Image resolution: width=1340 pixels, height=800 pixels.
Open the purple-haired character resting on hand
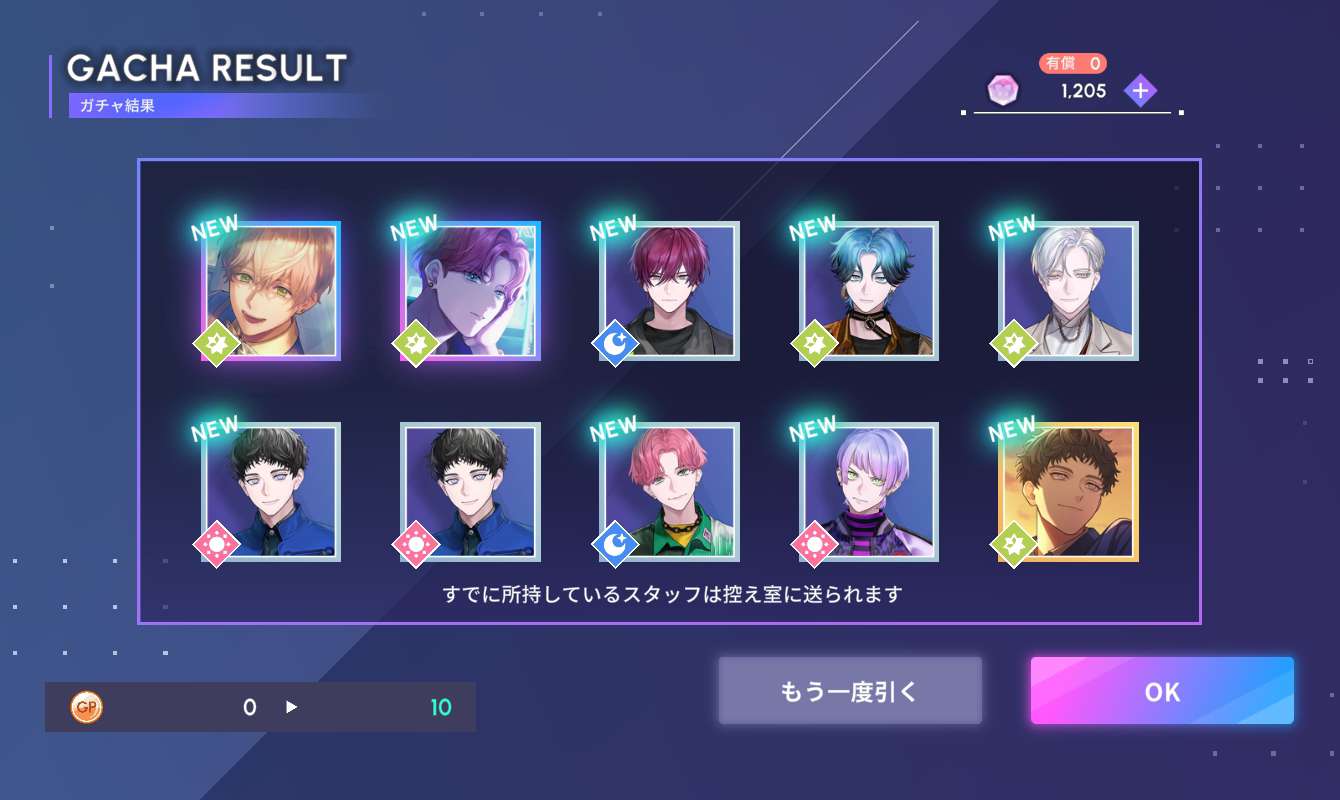(471, 291)
